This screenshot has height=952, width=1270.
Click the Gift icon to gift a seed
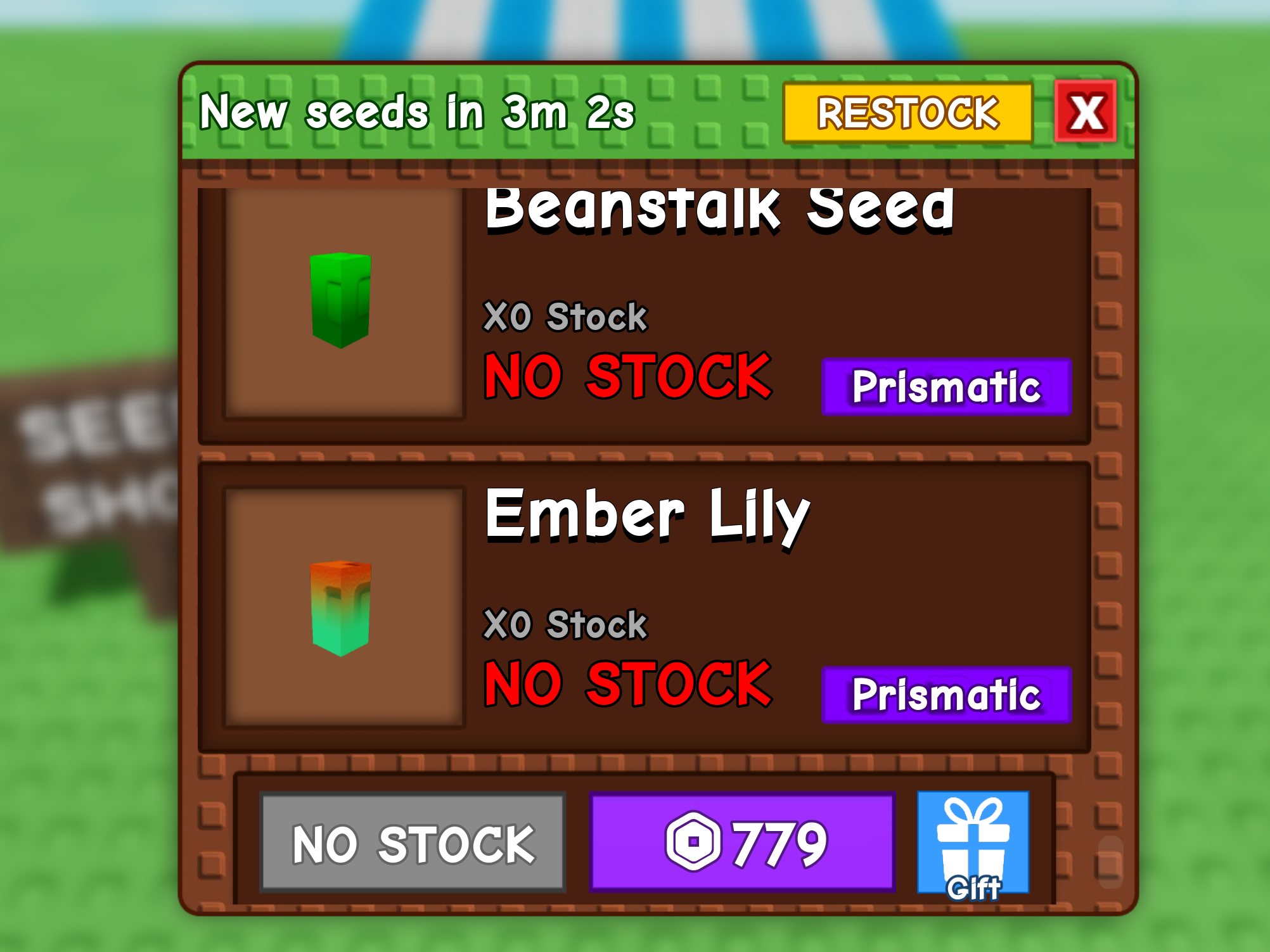click(x=973, y=842)
